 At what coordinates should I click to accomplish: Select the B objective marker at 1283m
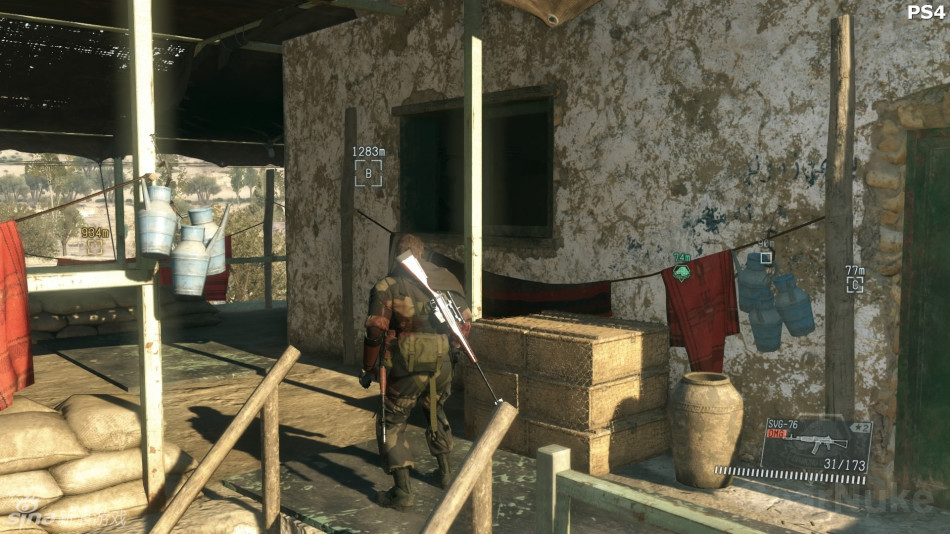click(367, 174)
